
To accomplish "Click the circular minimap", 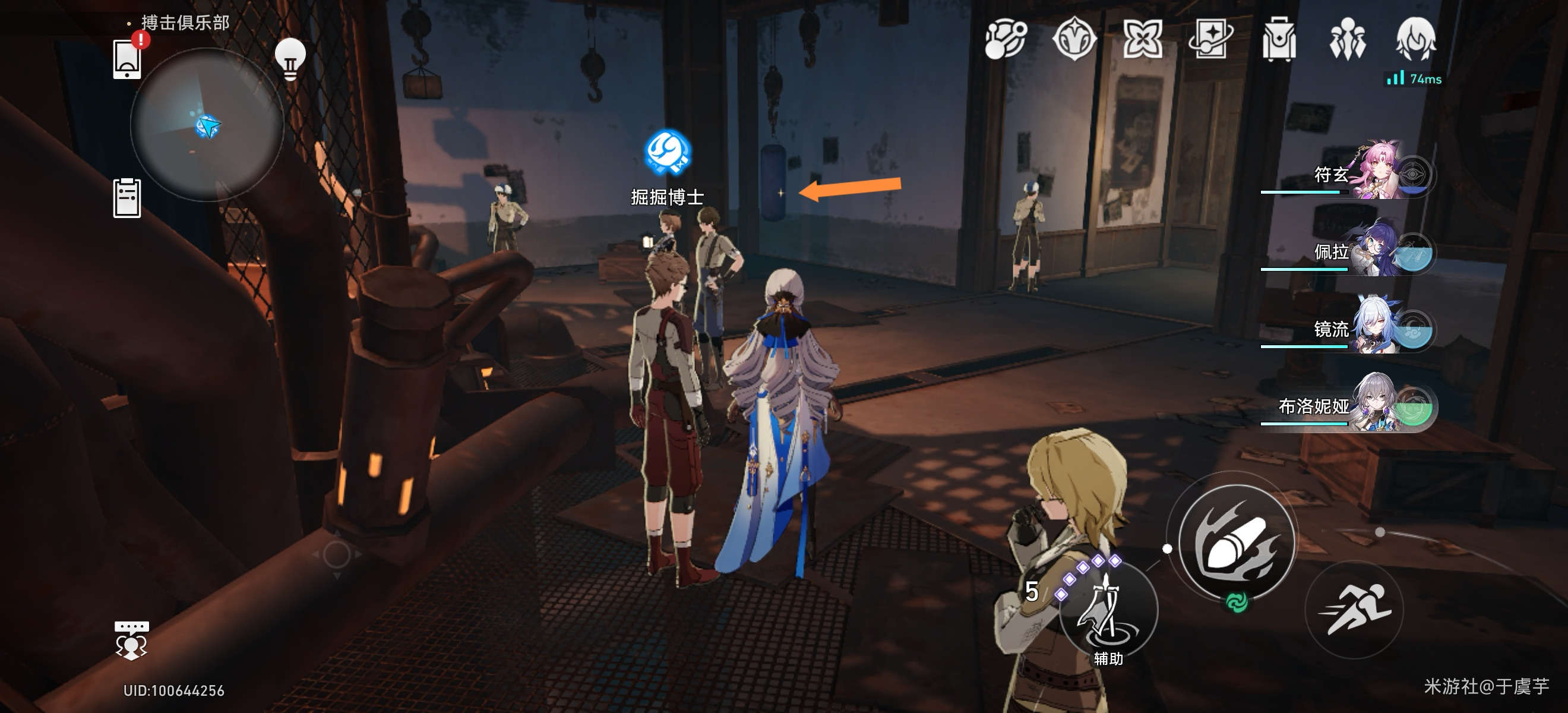I will click(x=207, y=125).
